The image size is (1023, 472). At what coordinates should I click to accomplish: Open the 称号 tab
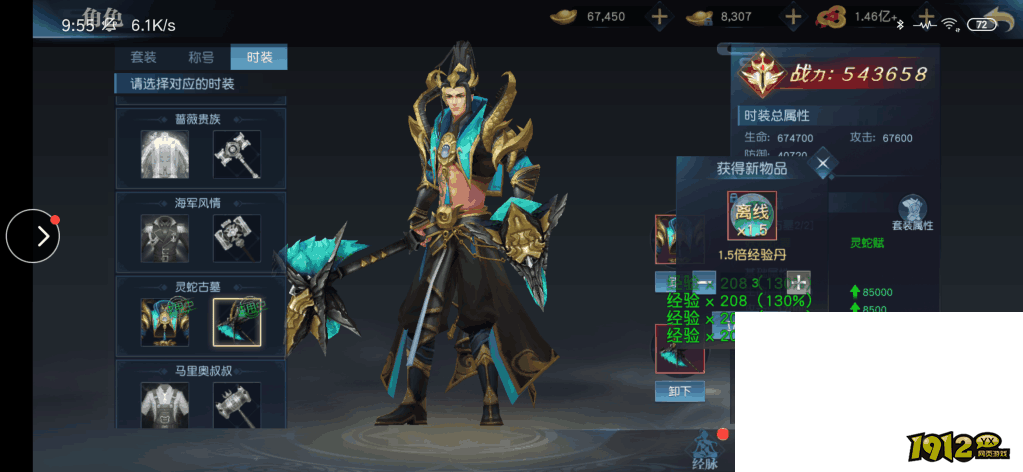(201, 57)
